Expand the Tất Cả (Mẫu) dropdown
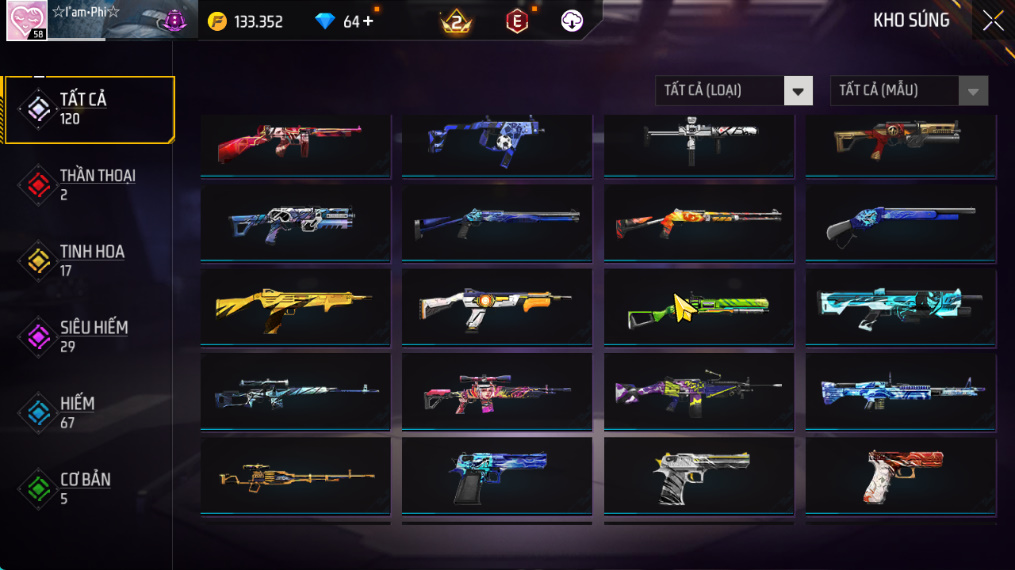This screenshot has height=570, width=1015. [x=908, y=91]
